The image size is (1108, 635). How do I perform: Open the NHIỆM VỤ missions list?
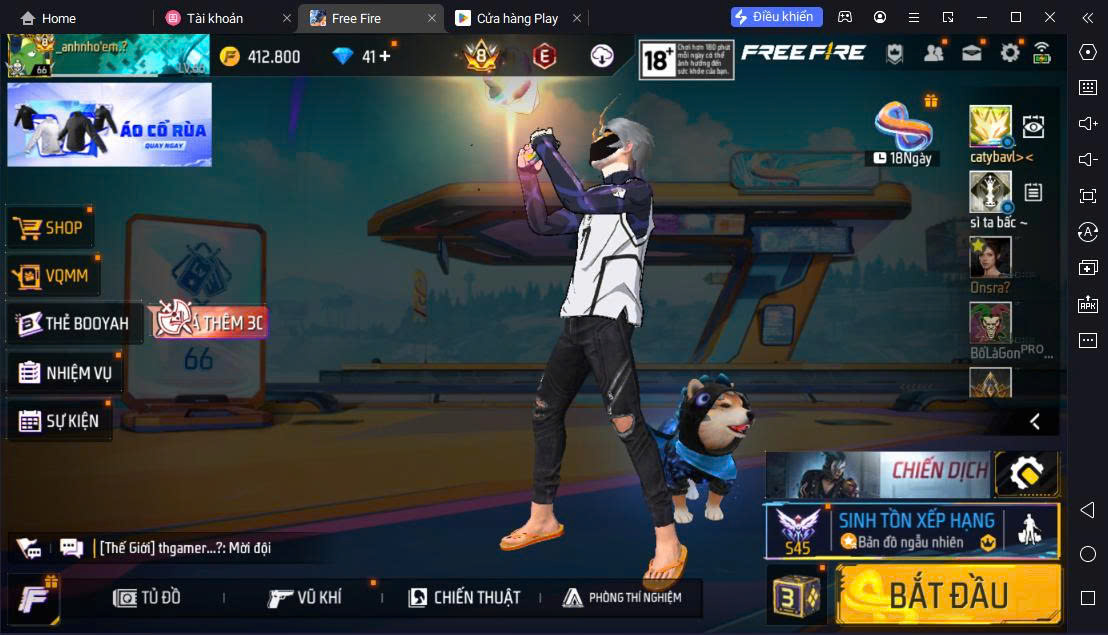66,373
